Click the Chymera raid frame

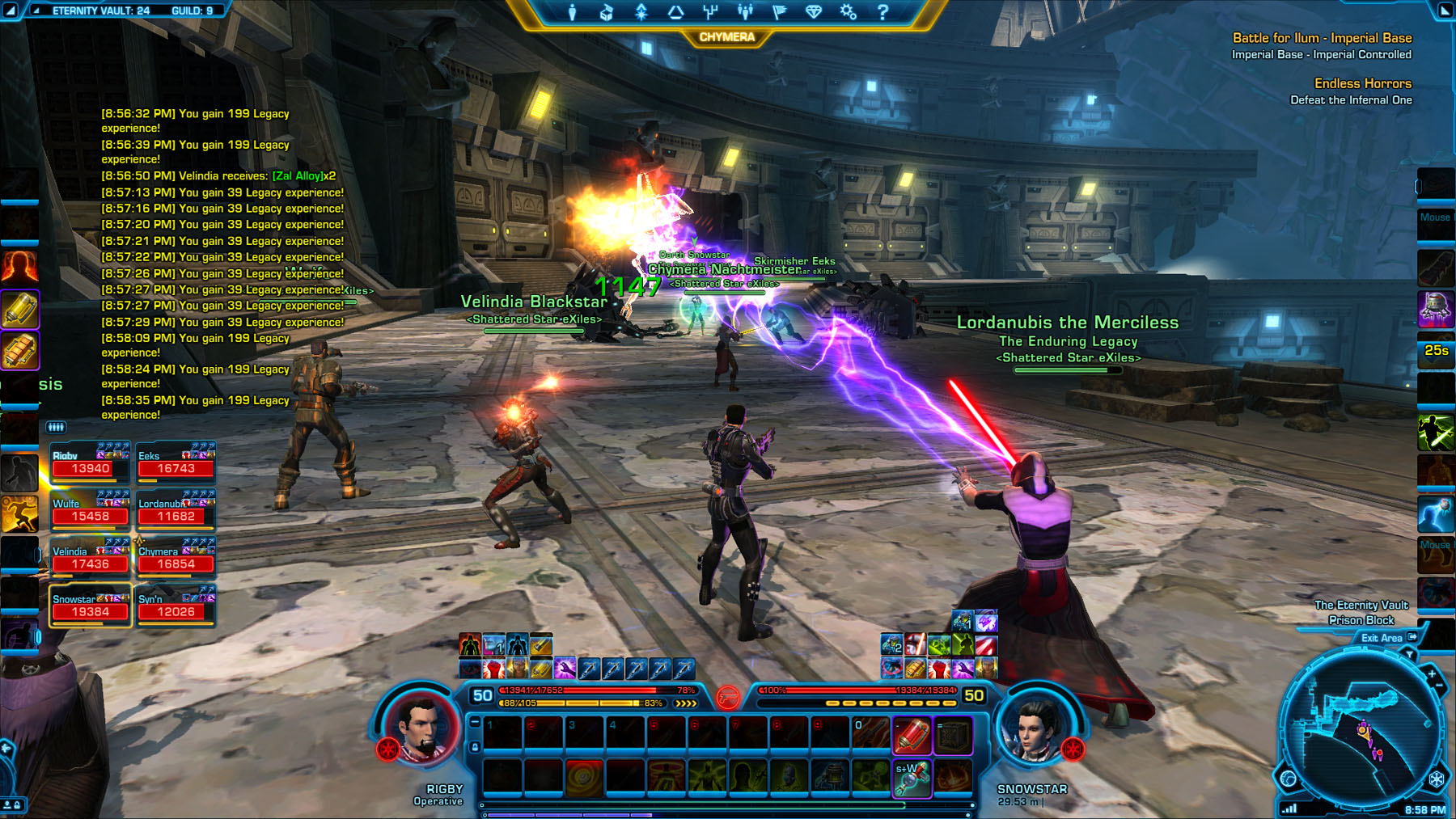pyautogui.click(x=176, y=558)
